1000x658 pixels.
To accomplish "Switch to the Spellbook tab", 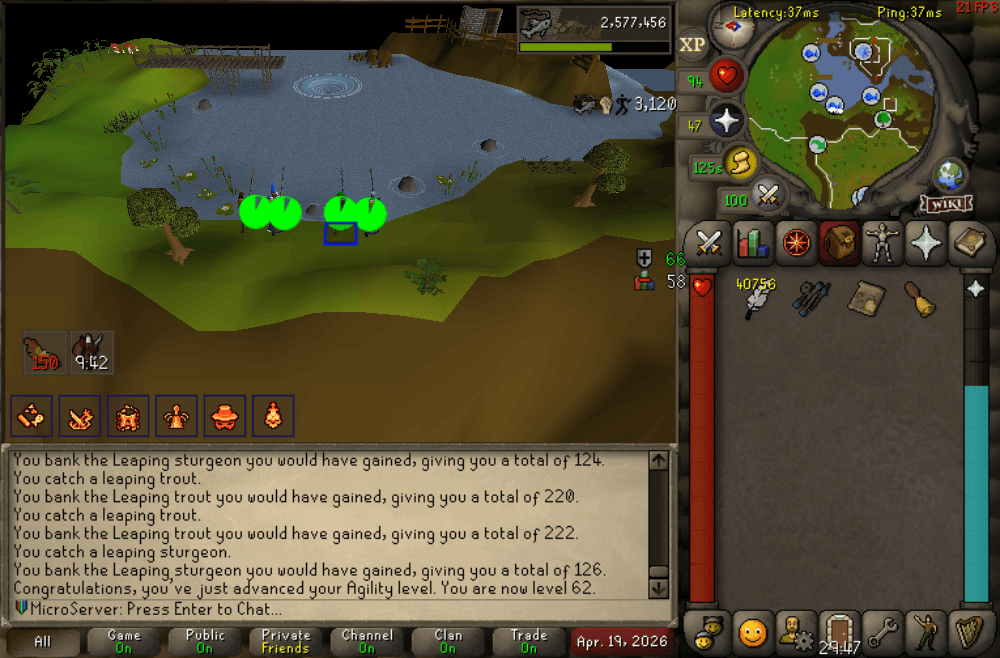I will pyautogui.click(x=969, y=243).
